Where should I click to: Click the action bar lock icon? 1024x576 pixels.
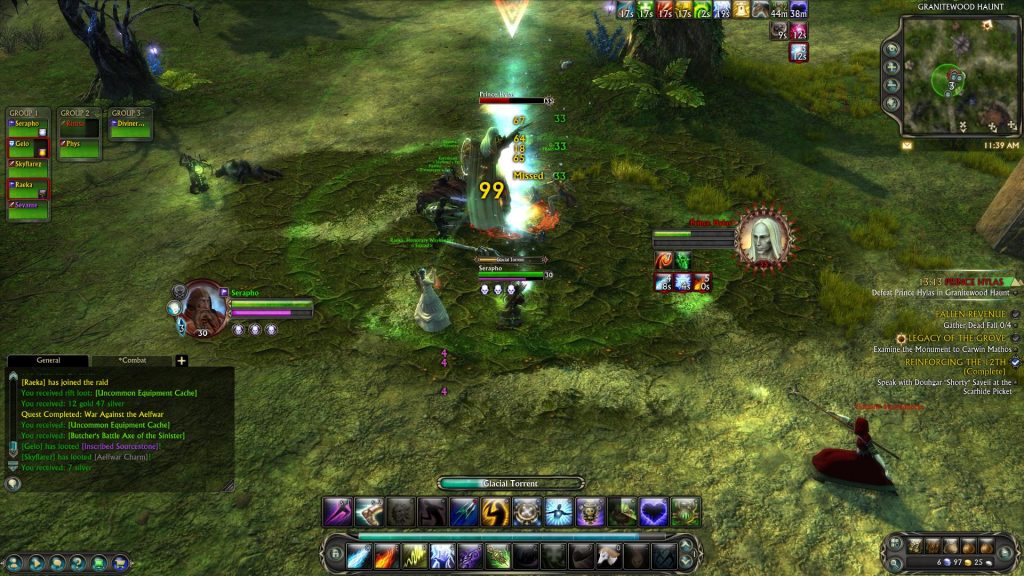pyautogui.click(x=335, y=553)
